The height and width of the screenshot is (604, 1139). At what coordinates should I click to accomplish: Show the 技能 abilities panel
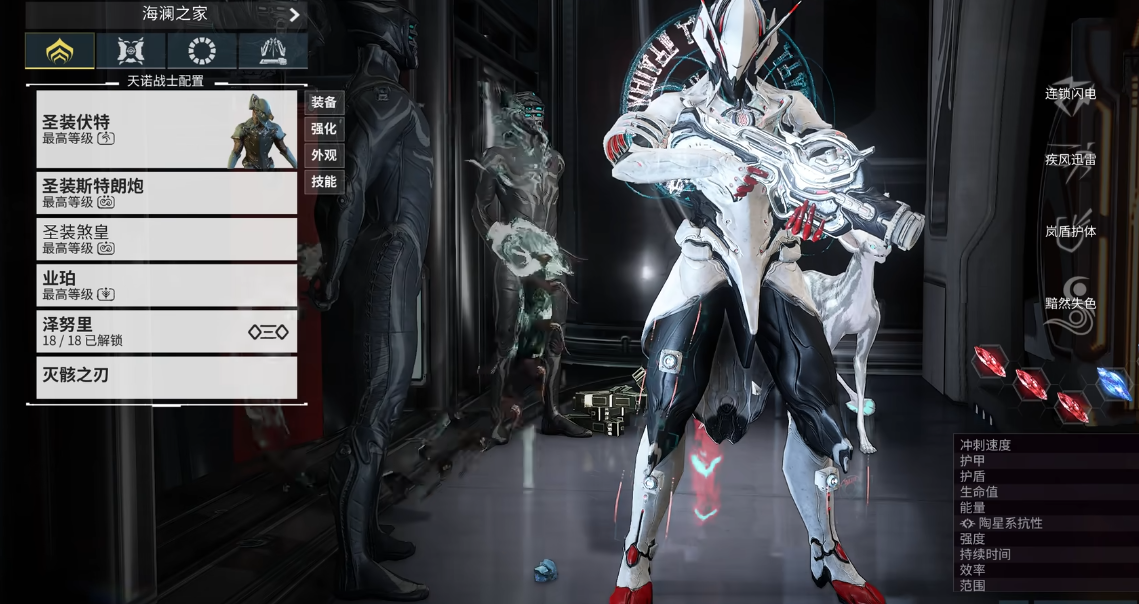[324, 182]
